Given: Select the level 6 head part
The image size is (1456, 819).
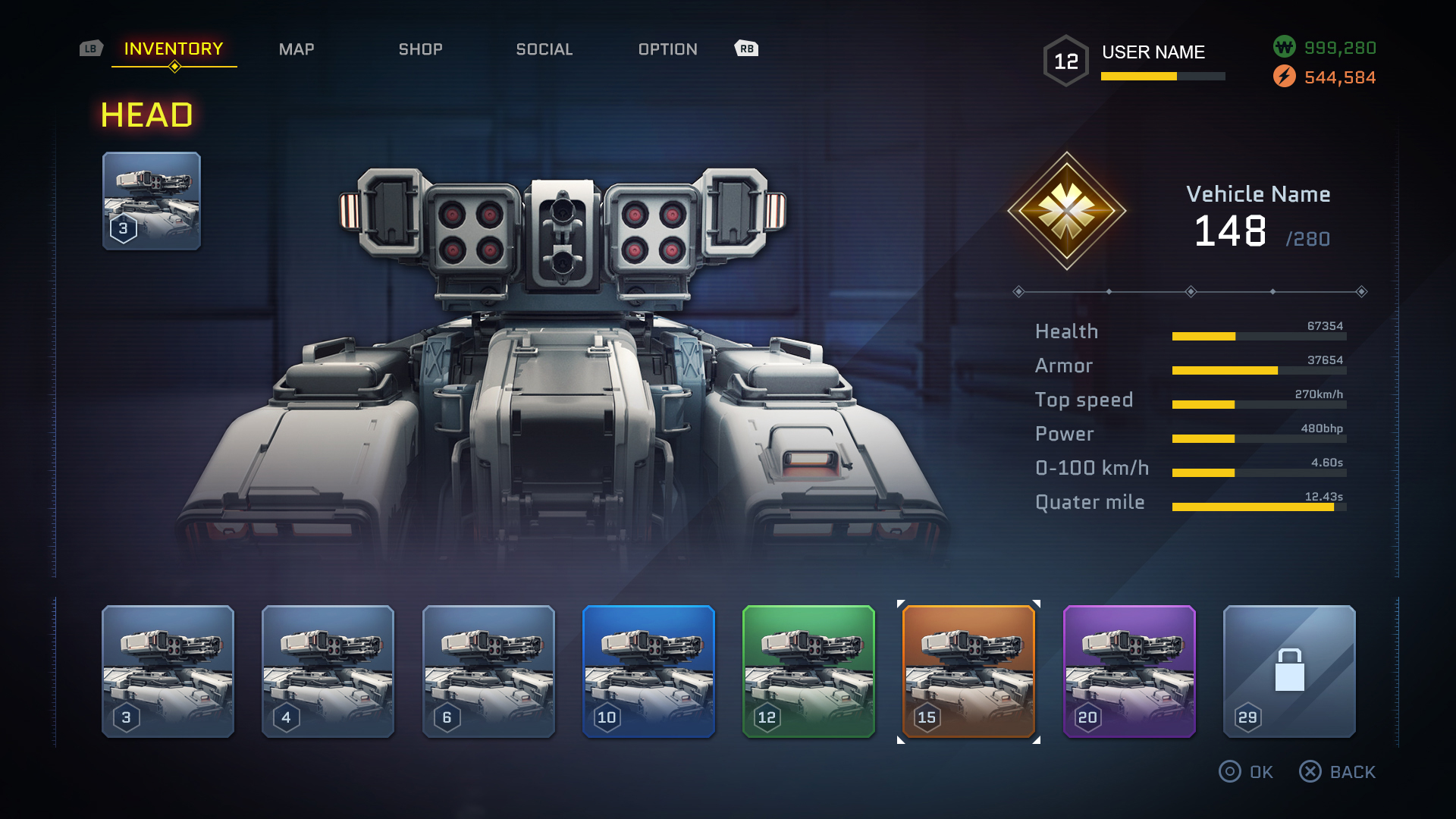Looking at the screenshot, I should (x=488, y=671).
